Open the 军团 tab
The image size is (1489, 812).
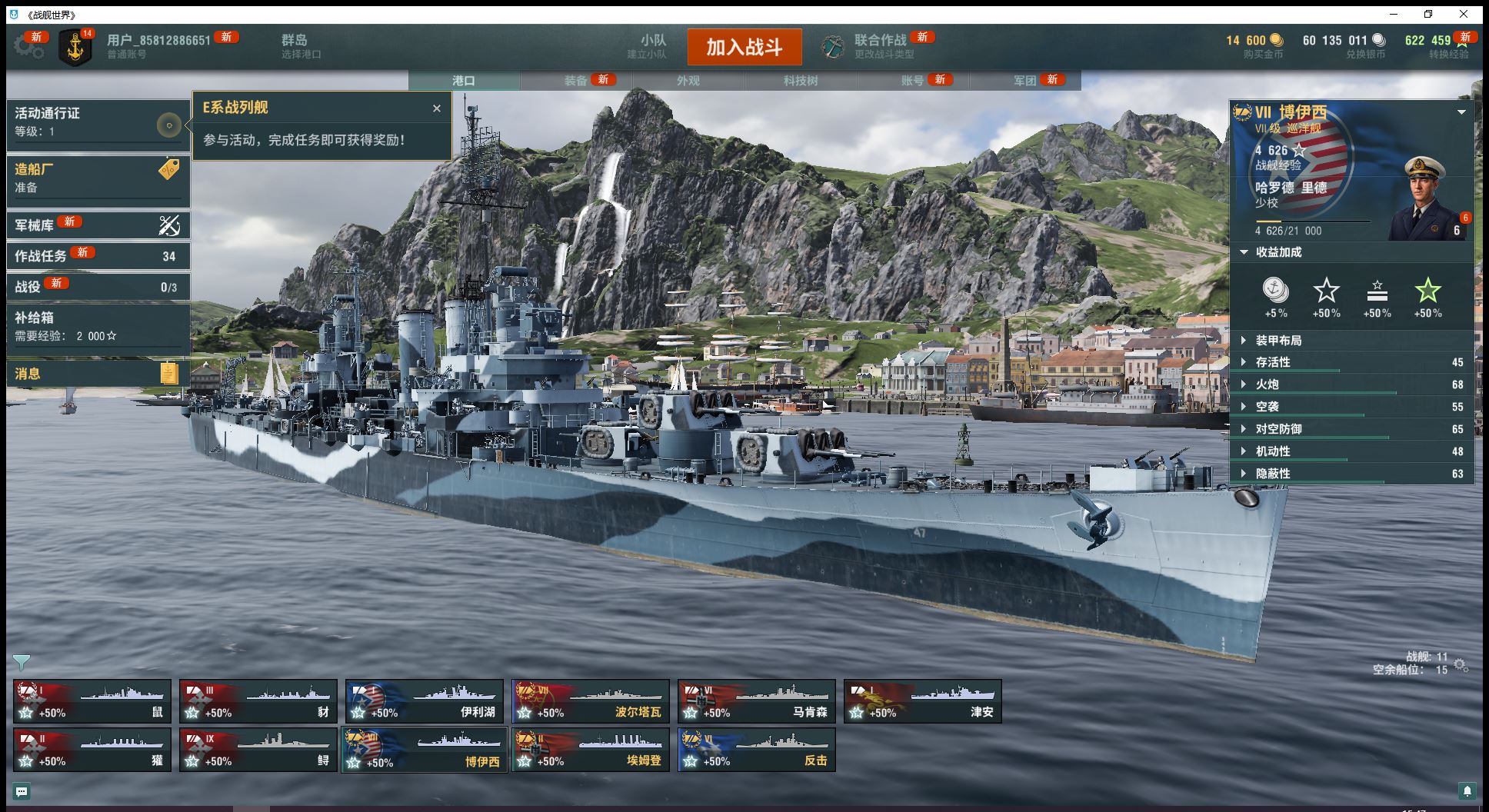(x=1024, y=81)
